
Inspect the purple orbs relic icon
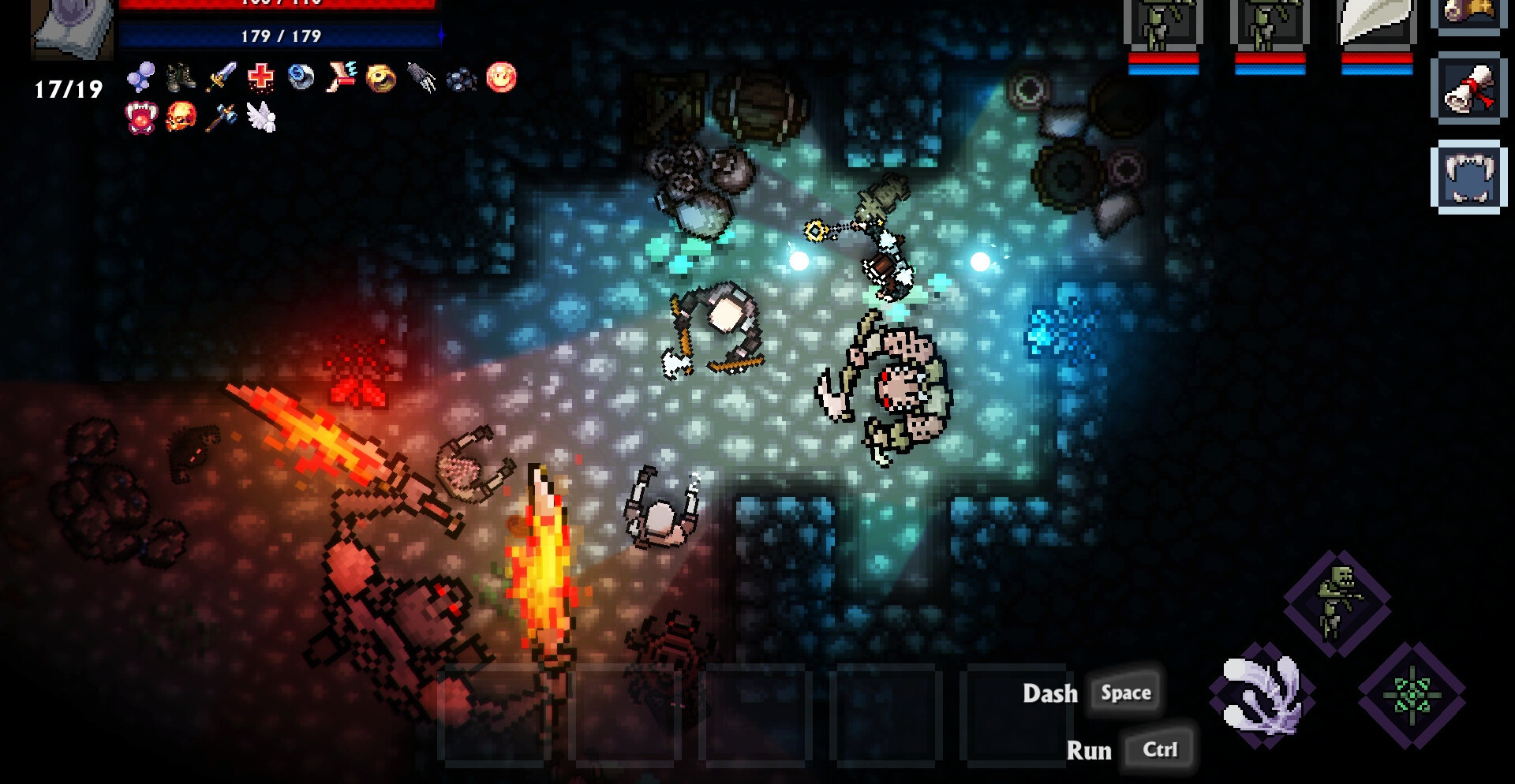(141, 77)
